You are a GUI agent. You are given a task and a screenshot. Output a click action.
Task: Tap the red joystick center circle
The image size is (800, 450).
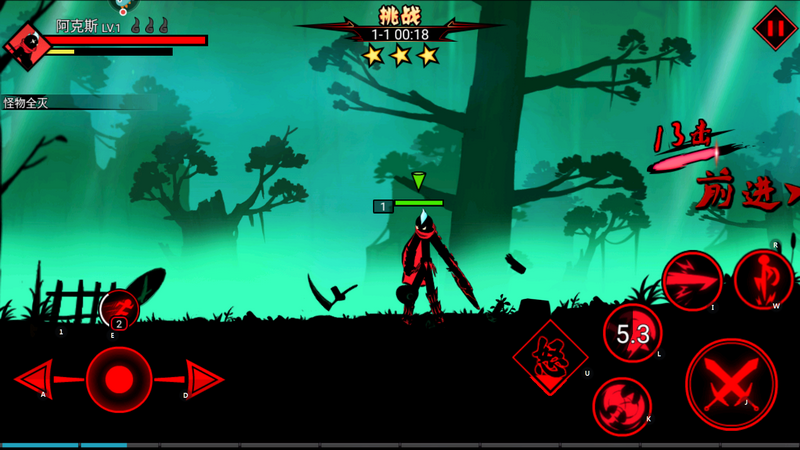point(119,380)
